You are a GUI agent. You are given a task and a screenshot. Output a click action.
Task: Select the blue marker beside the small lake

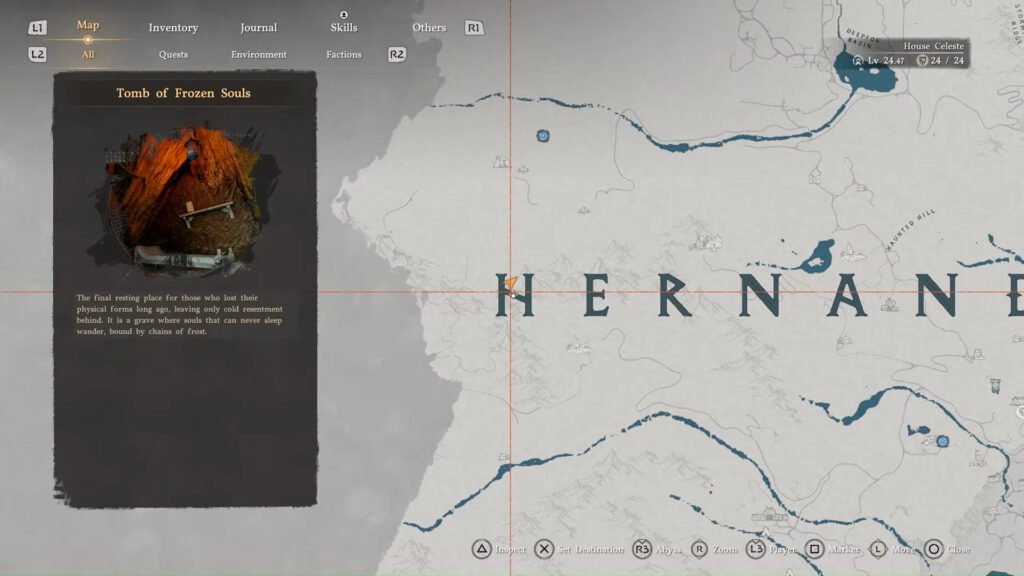(x=942, y=440)
